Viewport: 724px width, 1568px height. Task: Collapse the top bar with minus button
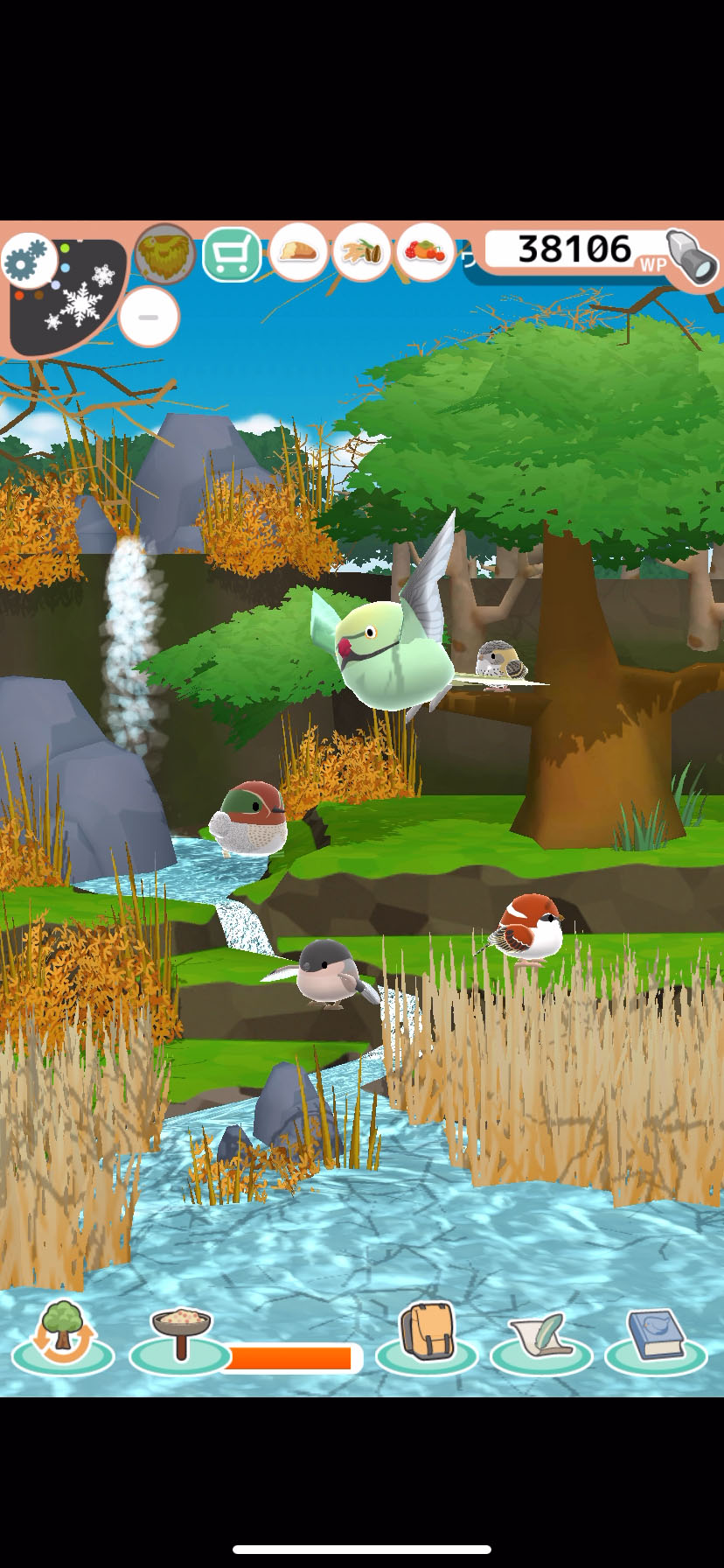(x=149, y=317)
